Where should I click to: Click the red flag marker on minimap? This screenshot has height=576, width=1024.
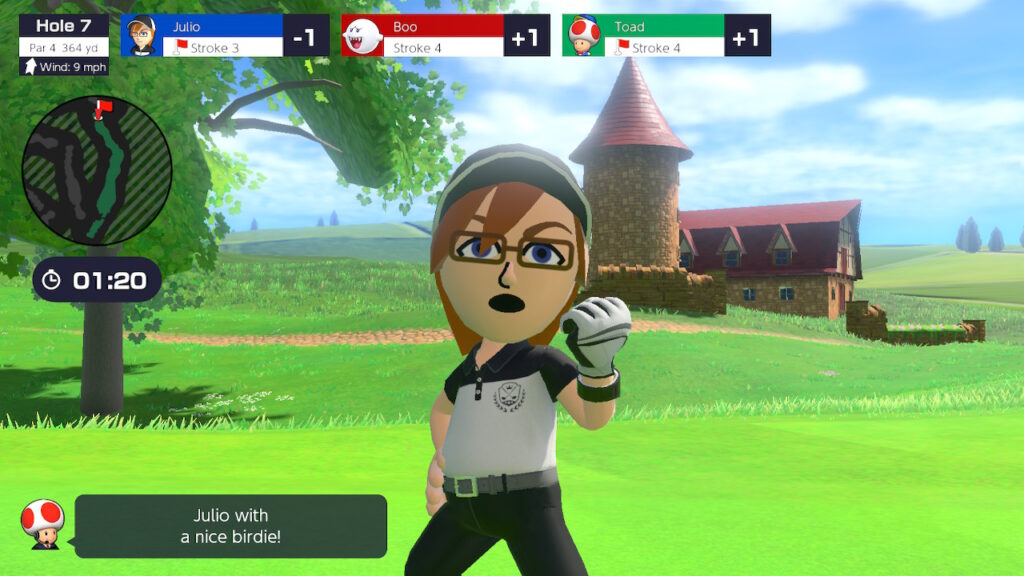pyautogui.click(x=99, y=106)
